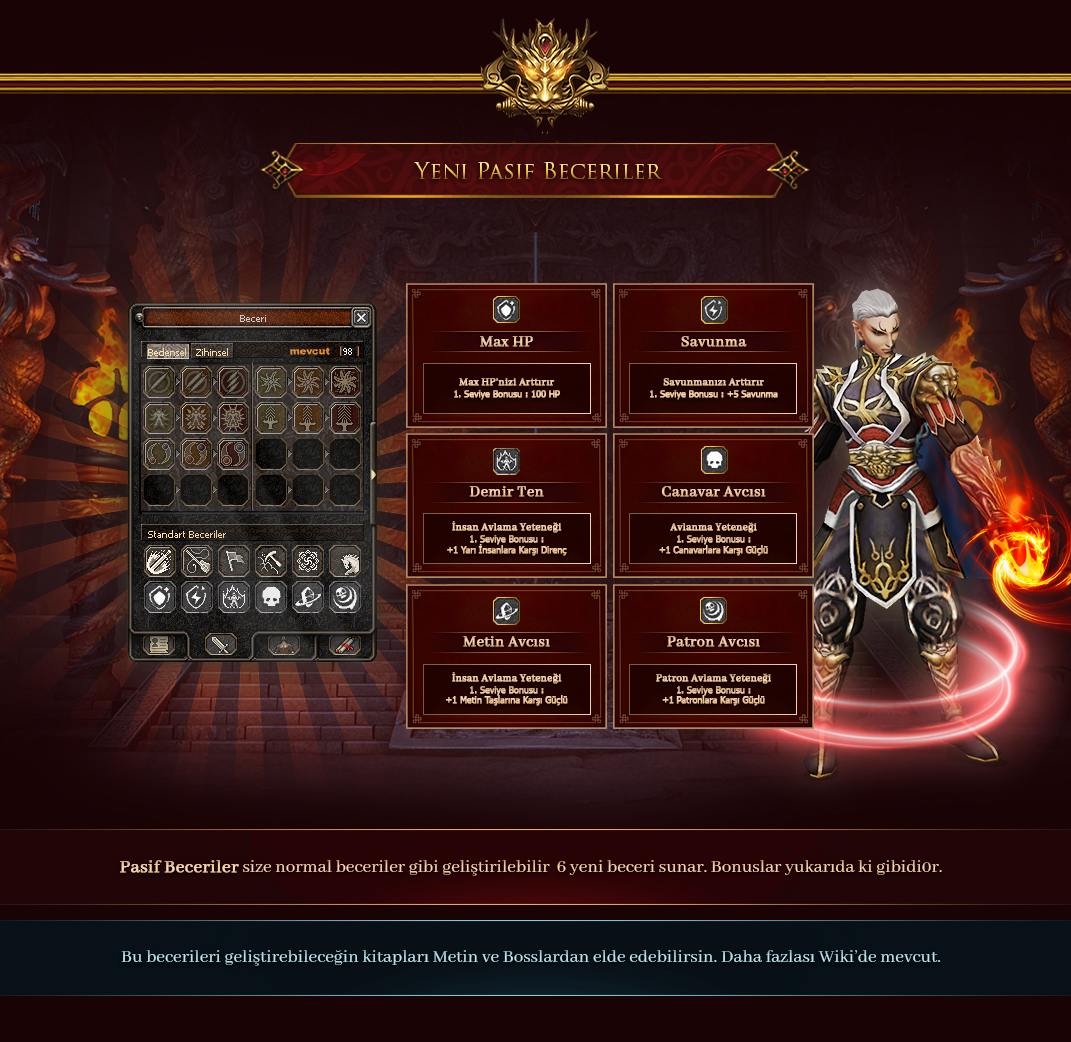Click the lightning shield Savunma icon in skill window

click(196, 597)
